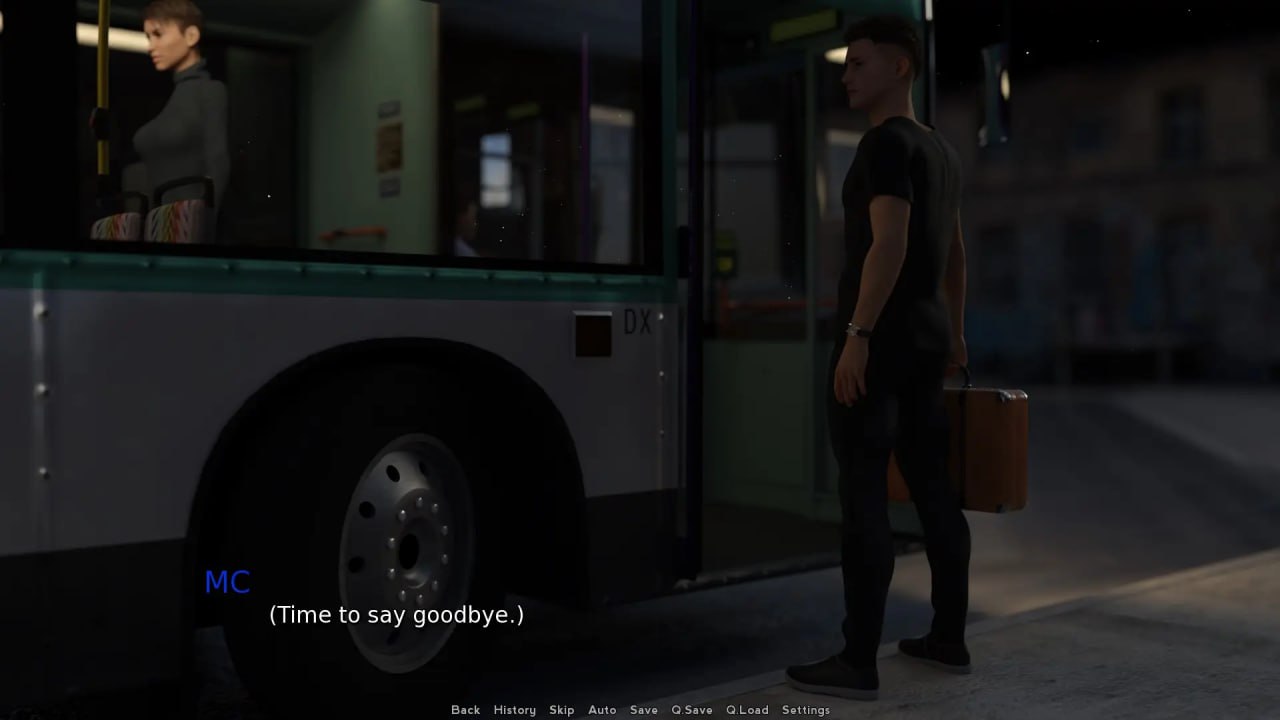Click Q.Load to quick load
Screen dimensions: 1280x720
click(747, 710)
